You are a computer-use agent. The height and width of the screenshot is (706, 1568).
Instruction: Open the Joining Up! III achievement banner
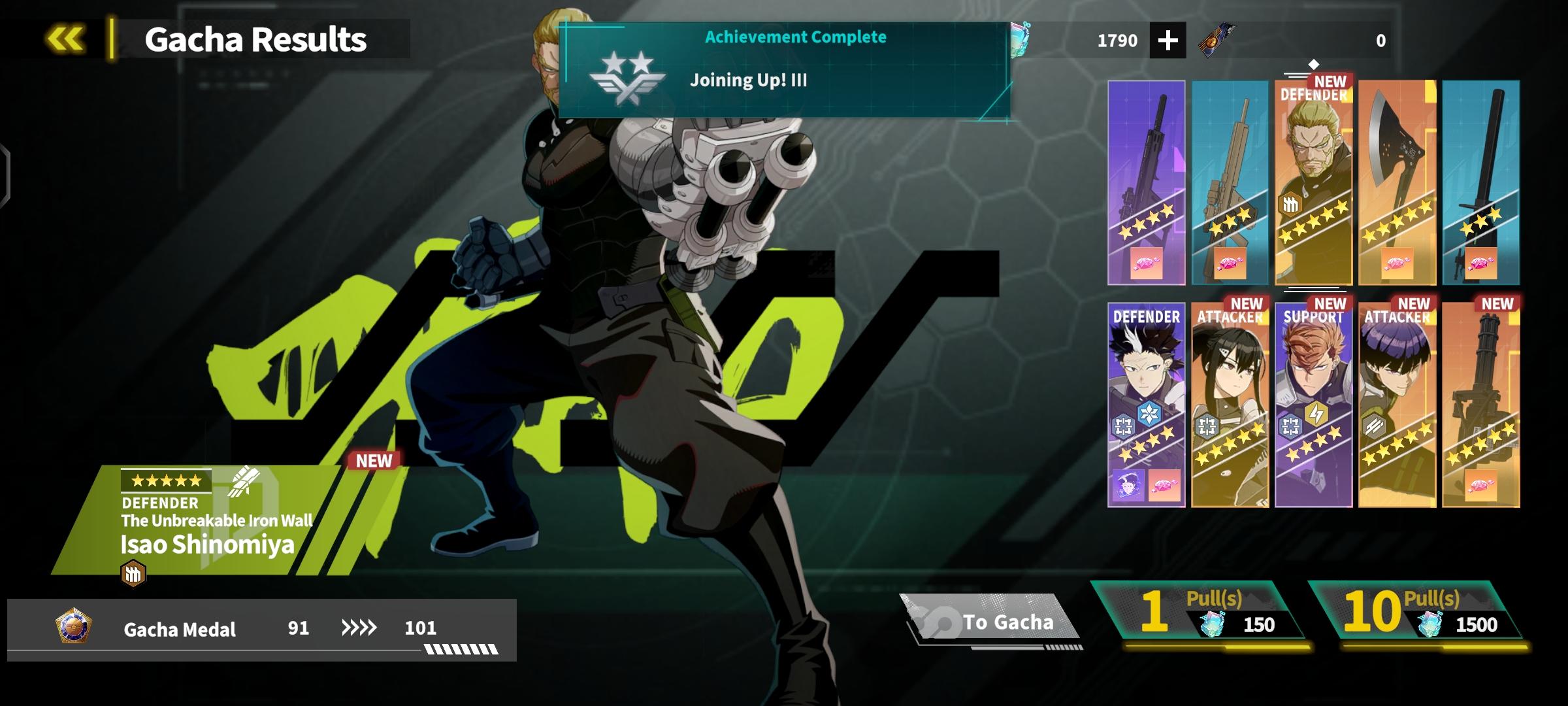[784, 71]
